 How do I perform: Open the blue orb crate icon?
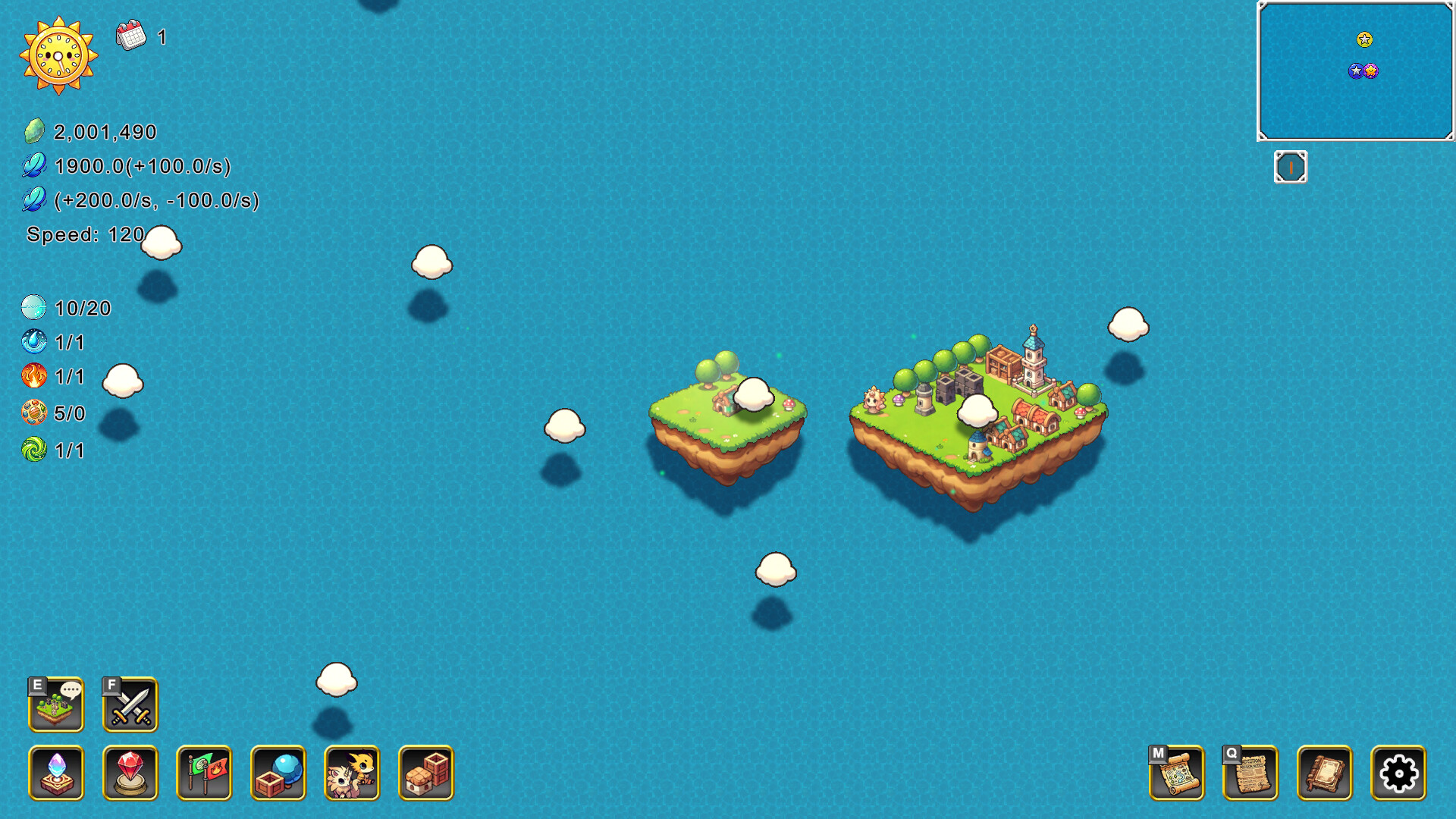278,775
